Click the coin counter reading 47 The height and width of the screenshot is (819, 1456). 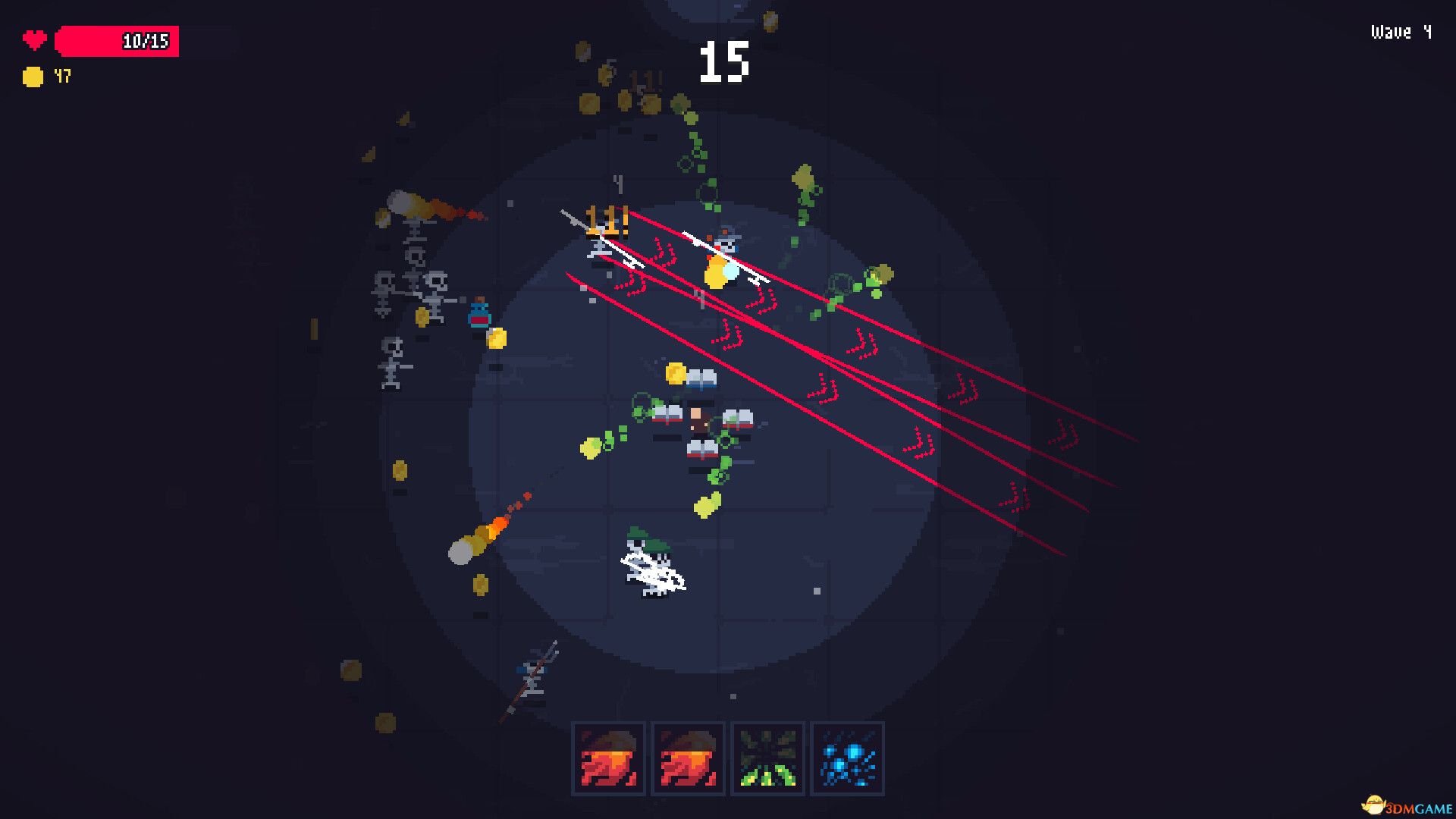(x=62, y=76)
